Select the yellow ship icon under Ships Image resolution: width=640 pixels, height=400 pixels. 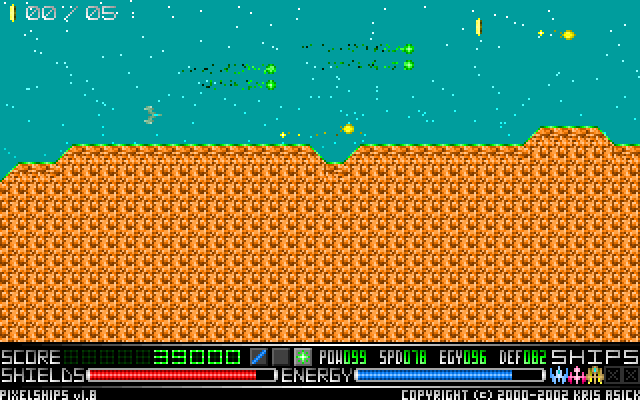595,375
